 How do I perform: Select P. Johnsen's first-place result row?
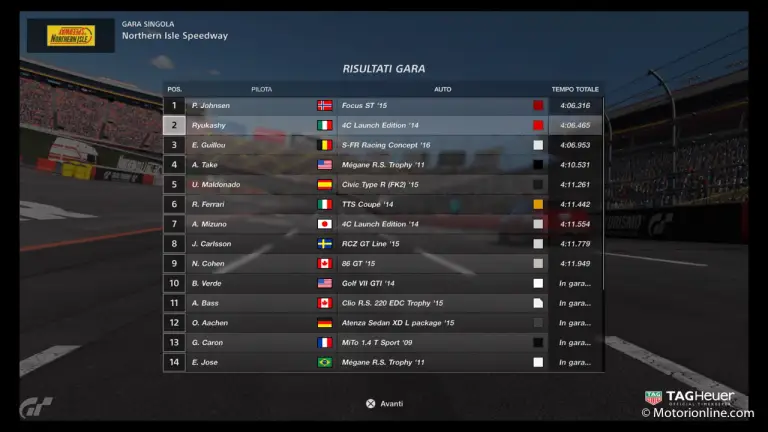pos(383,105)
